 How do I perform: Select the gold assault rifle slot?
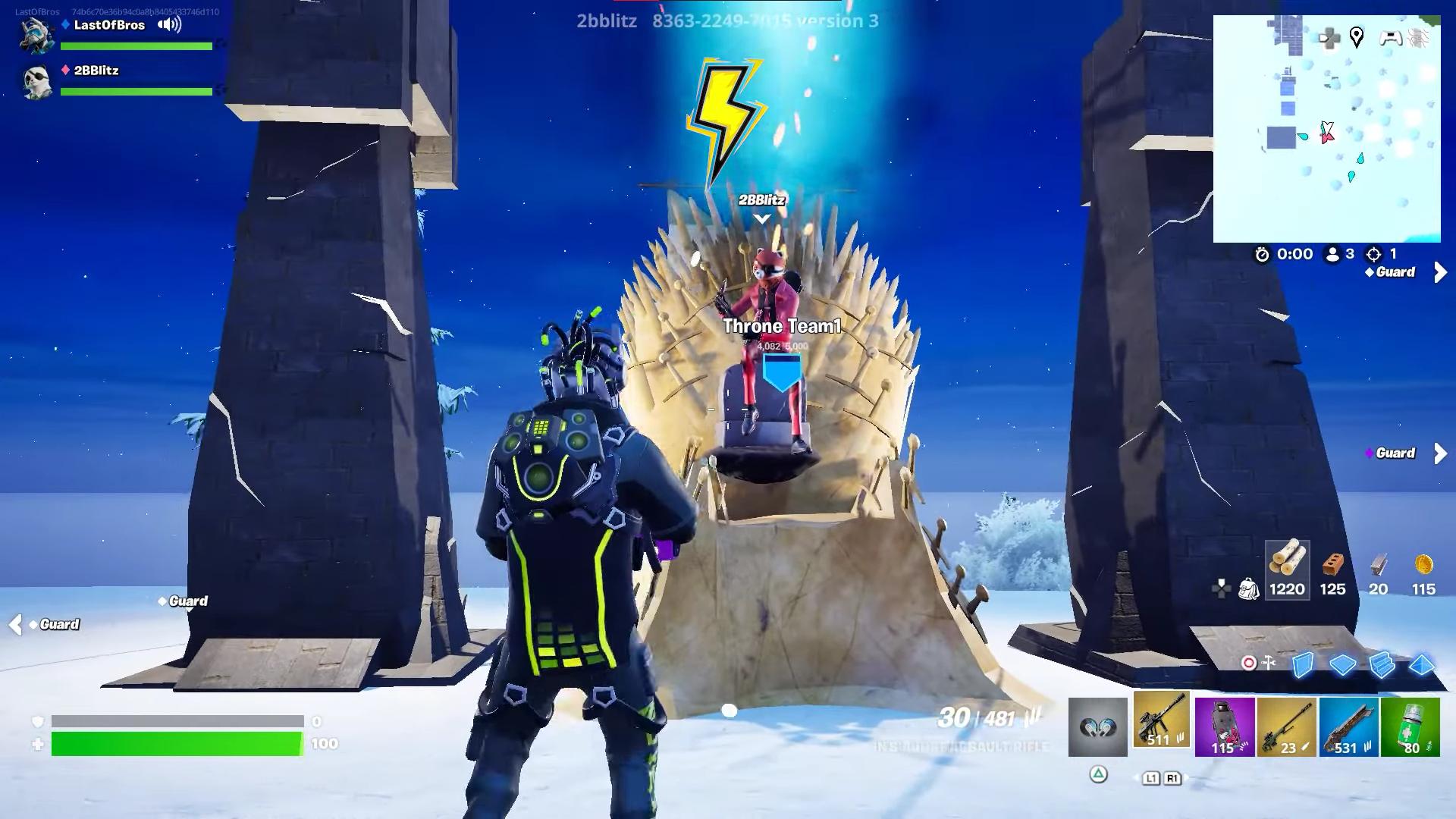pos(1161,720)
